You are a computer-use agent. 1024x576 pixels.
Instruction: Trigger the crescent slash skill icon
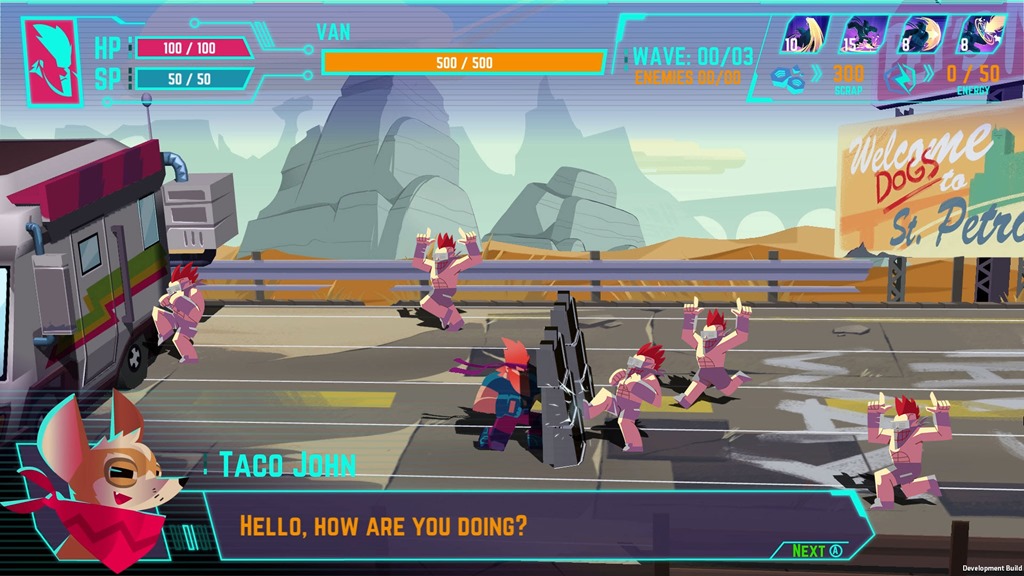click(923, 34)
